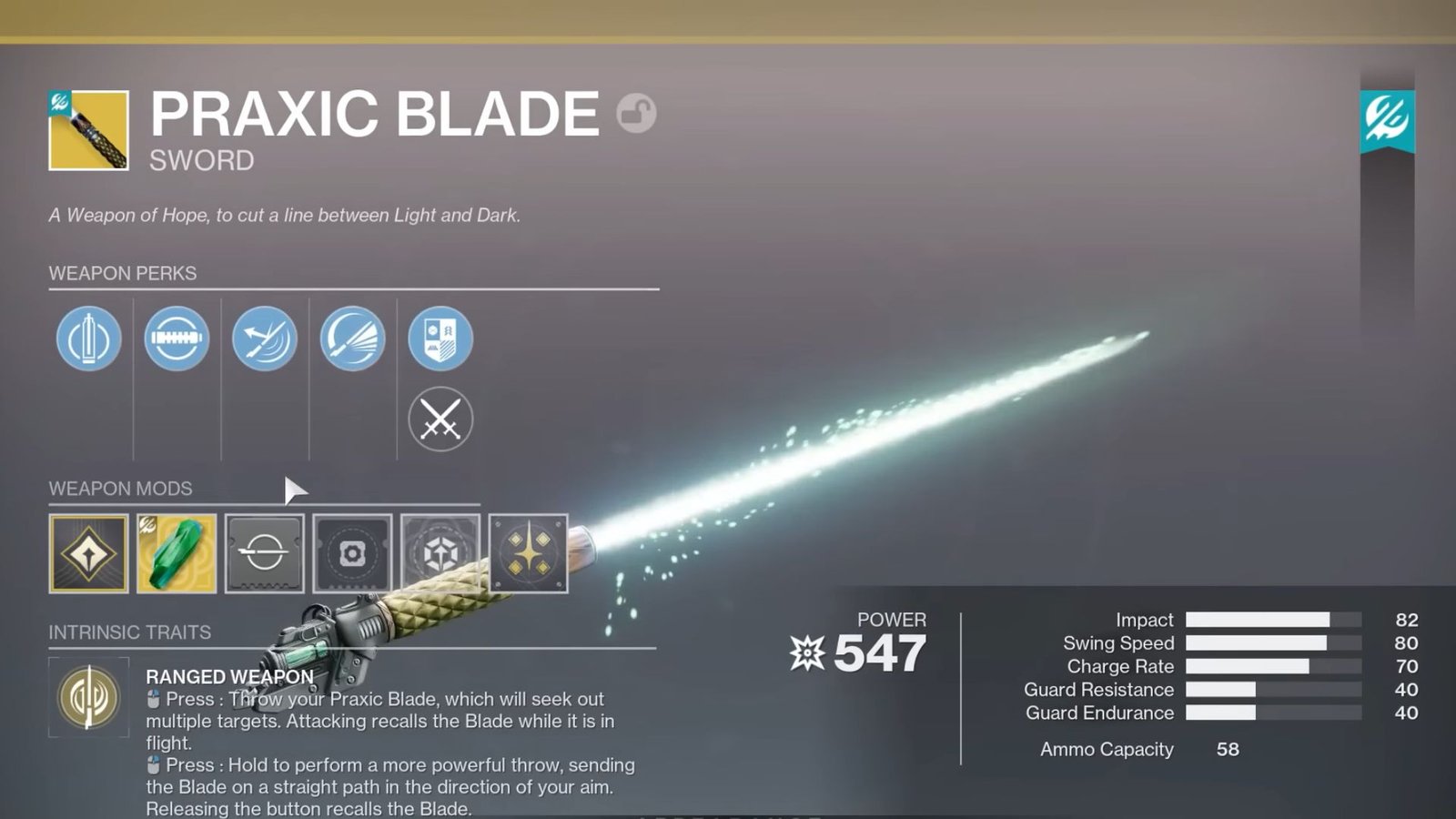Expand the hexagonal transmat effect slot
Image resolution: width=1456 pixels, height=819 pixels.
coord(439,551)
